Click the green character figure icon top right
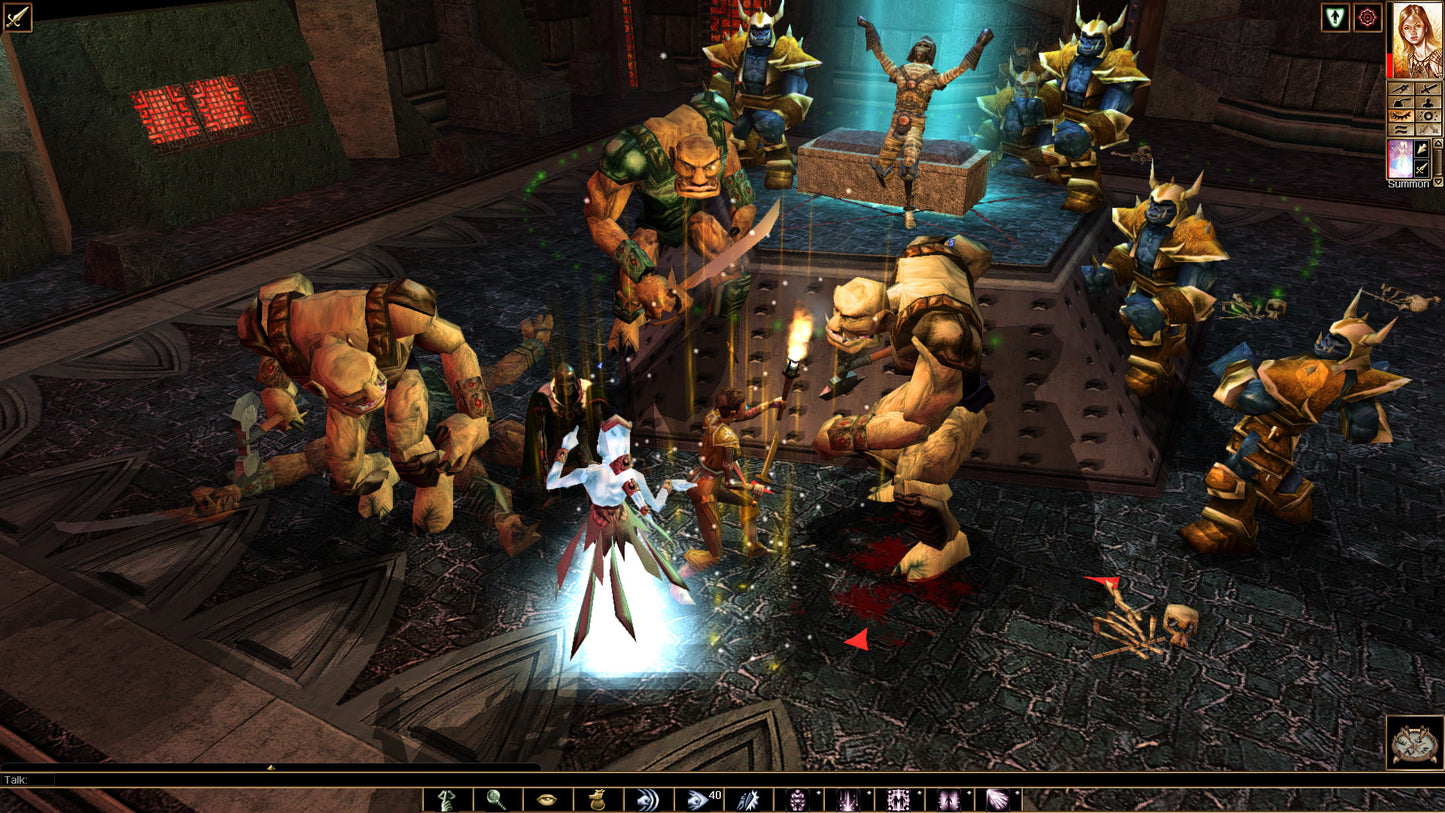 click(1336, 18)
